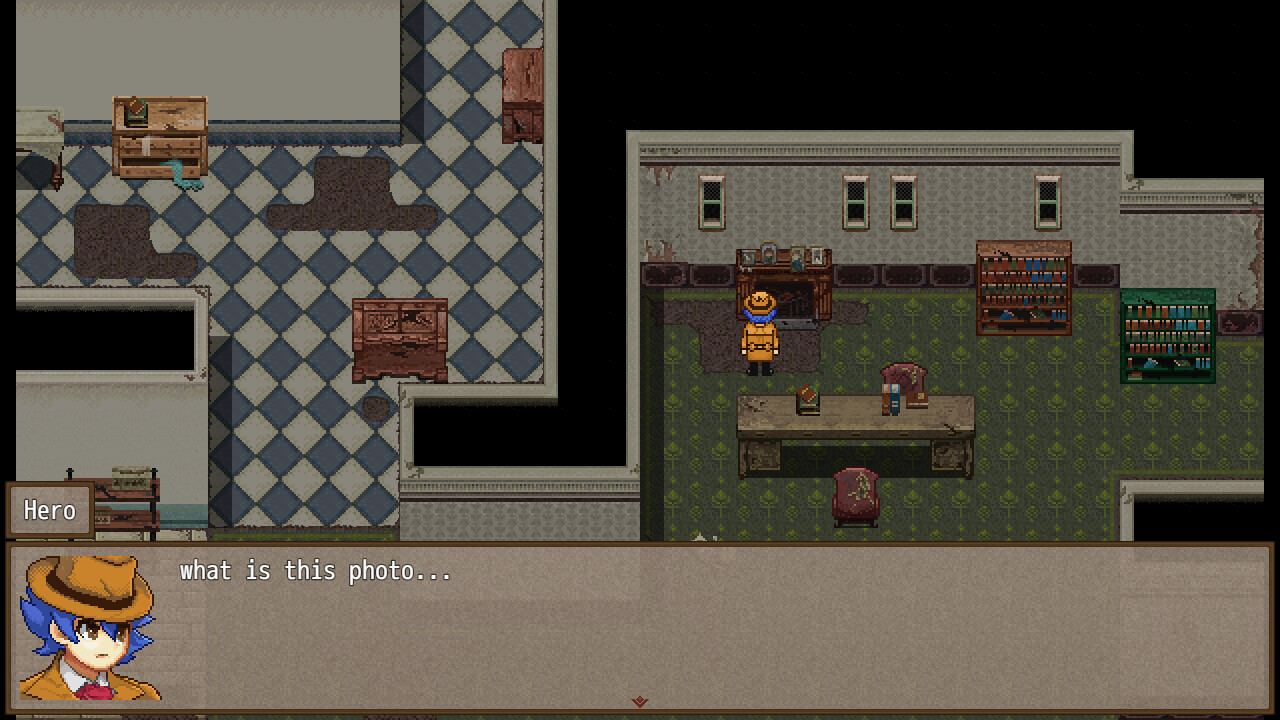Advance the dialogue by clicking the message text
The image size is (1280, 720).
pos(315,571)
